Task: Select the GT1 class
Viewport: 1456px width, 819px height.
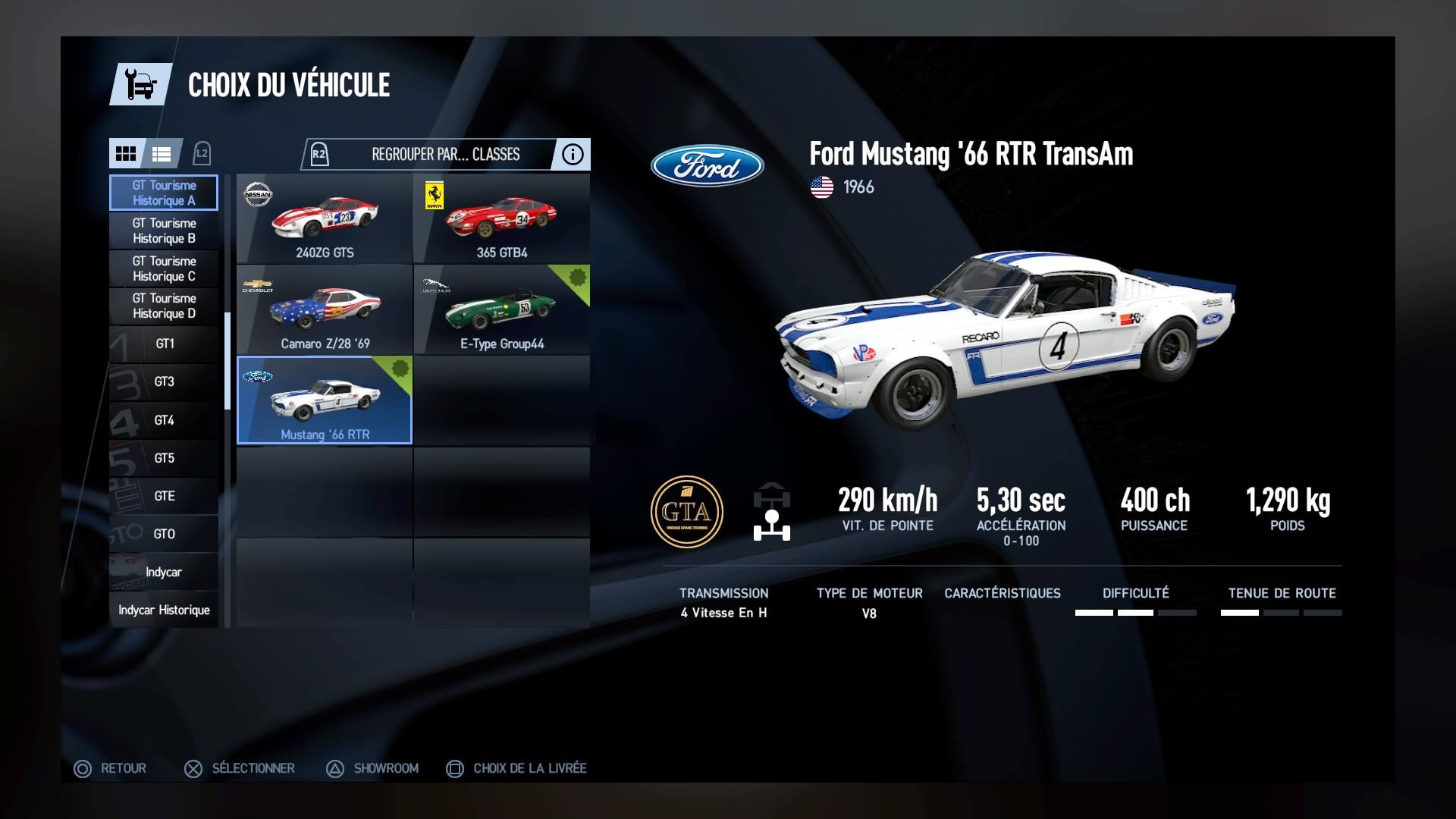Action: (164, 344)
